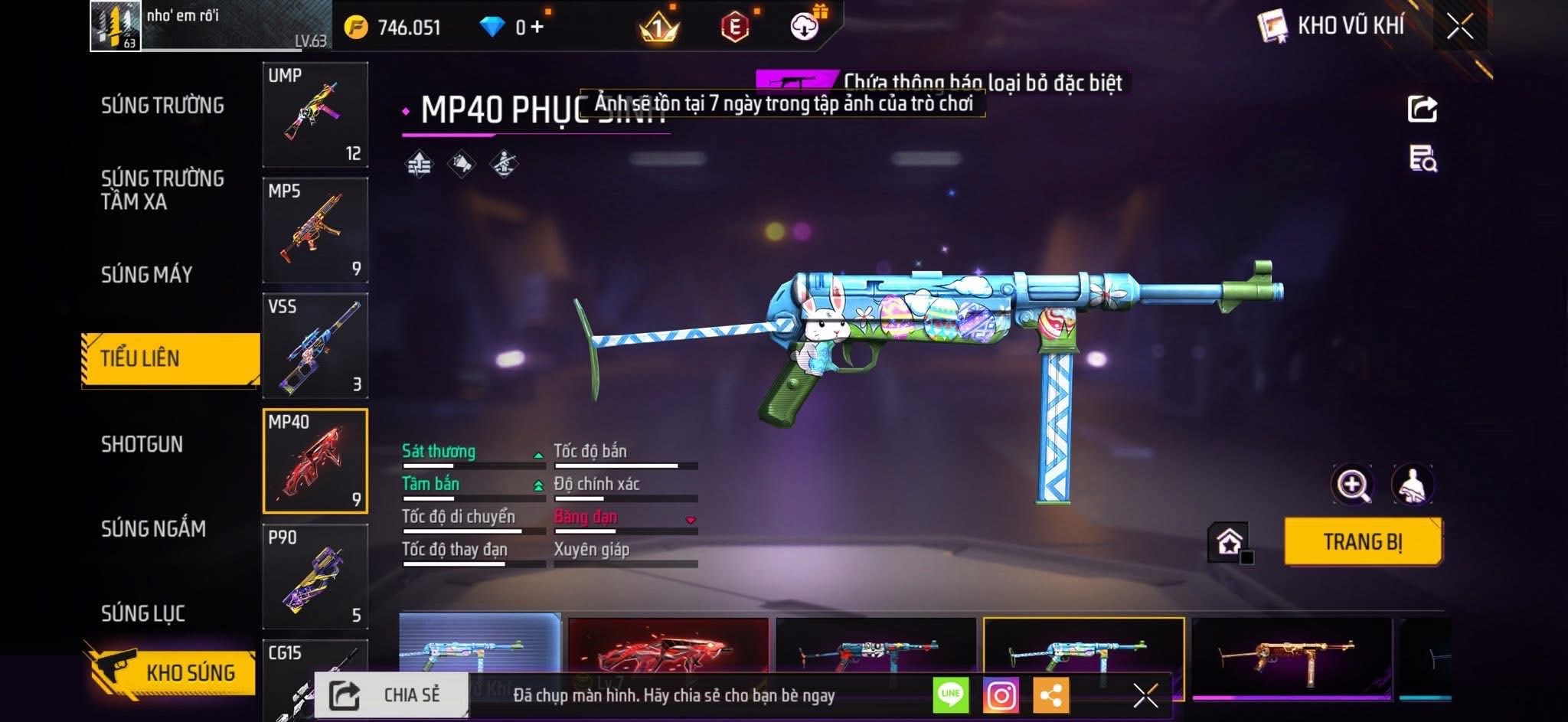The image size is (1568, 722).
Task: Click the CHIA SẺ share button
Action: point(391,695)
